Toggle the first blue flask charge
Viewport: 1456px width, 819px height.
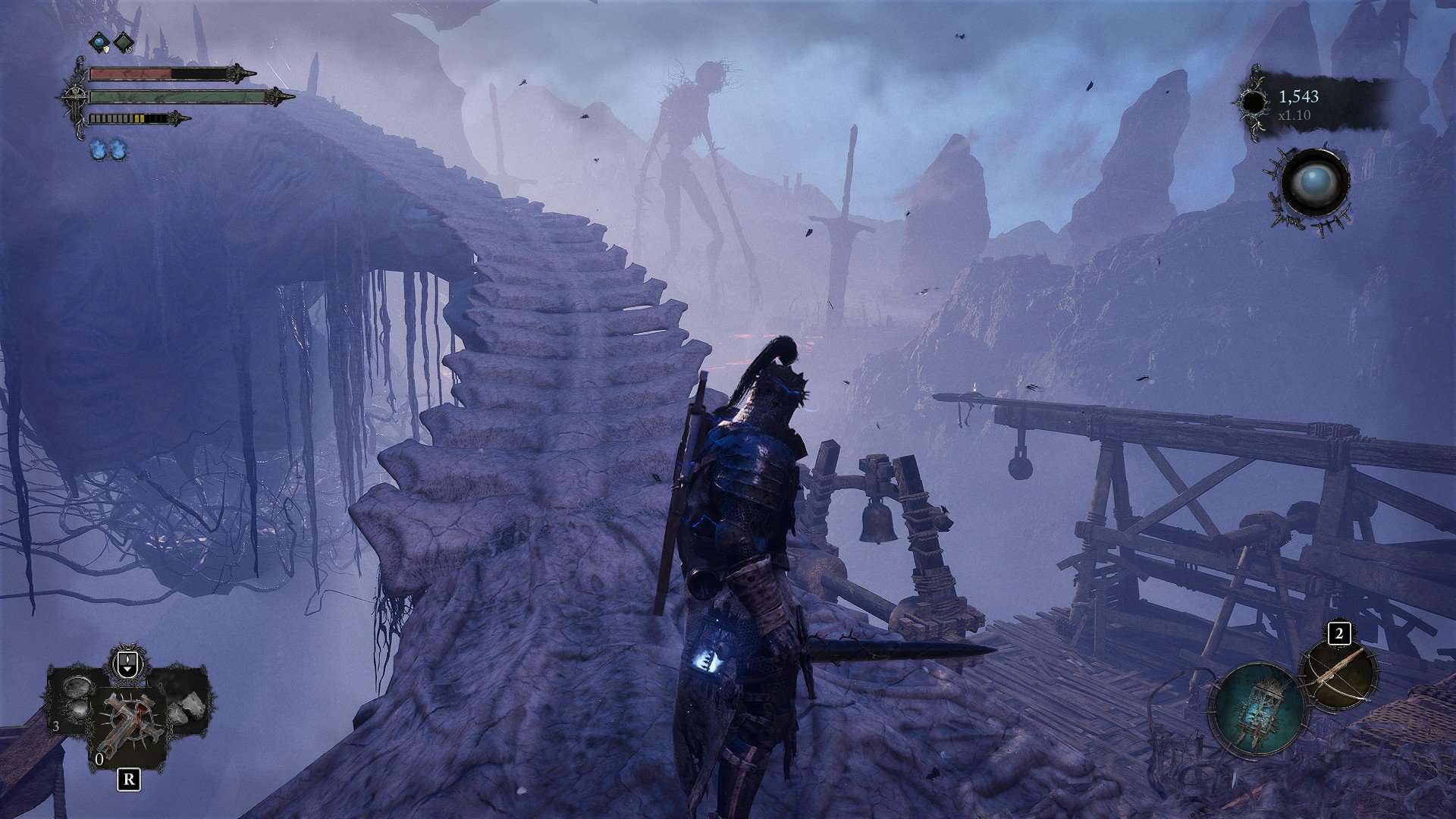pyautogui.click(x=99, y=150)
